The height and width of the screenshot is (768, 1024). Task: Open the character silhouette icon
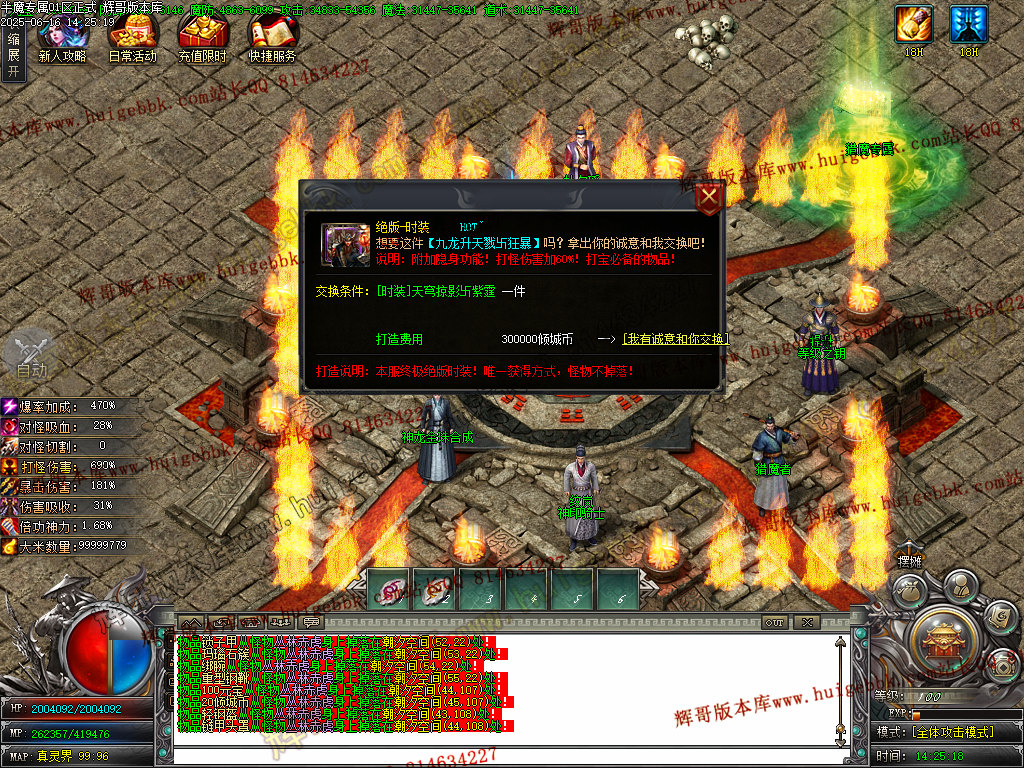(960, 586)
